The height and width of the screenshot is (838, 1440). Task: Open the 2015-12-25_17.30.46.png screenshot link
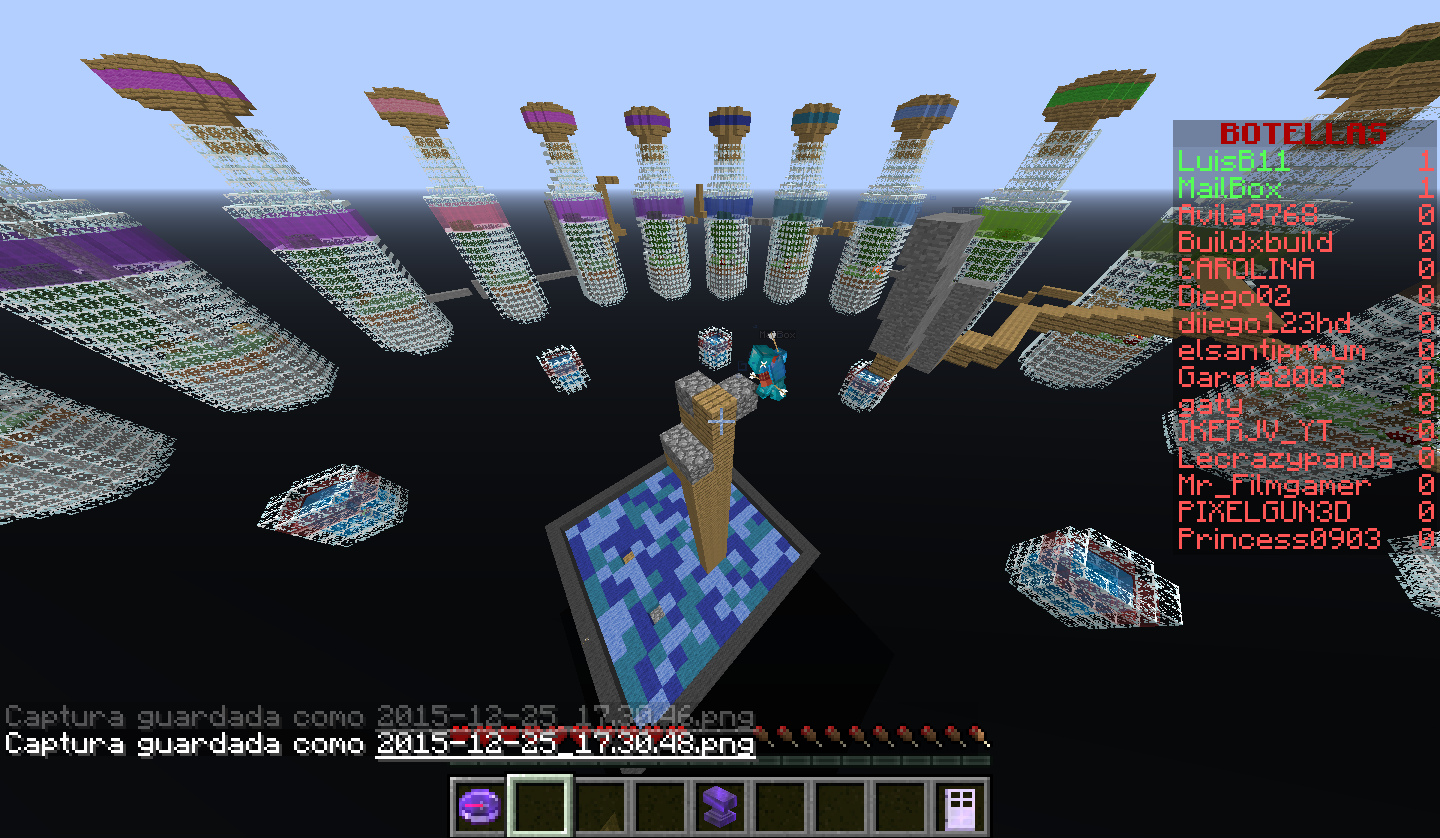[564, 717]
